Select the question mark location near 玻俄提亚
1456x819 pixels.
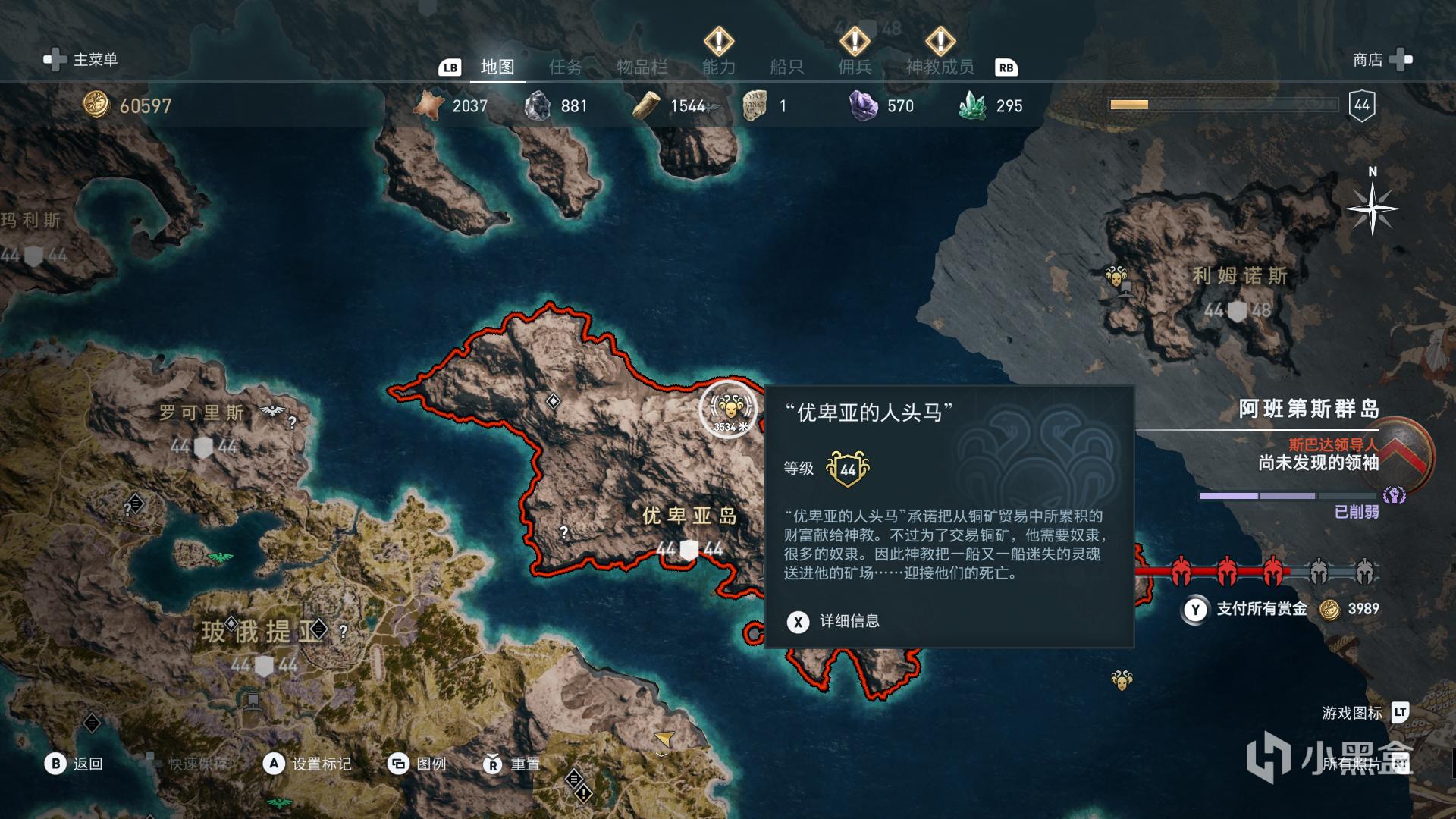[x=344, y=631]
